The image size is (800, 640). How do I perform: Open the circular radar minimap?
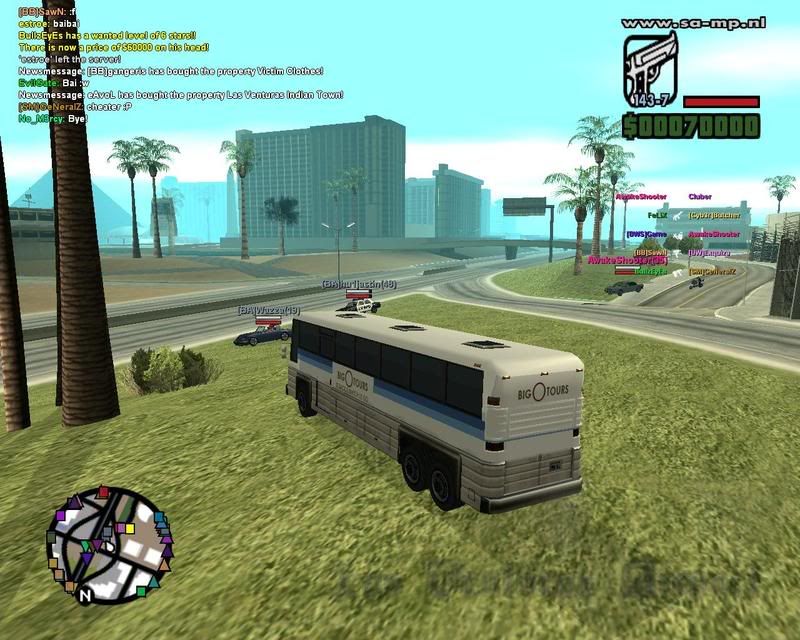[108, 542]
